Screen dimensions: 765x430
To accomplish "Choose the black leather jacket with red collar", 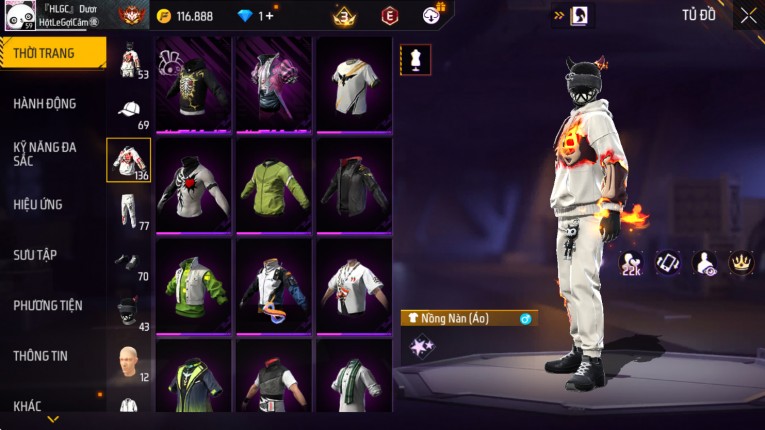I will click(x=354, y=184).
